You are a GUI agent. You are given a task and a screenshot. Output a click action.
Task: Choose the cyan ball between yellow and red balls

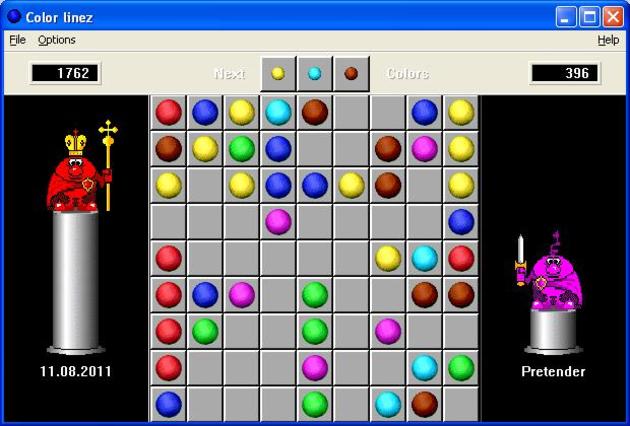click(x=424, y=258)
